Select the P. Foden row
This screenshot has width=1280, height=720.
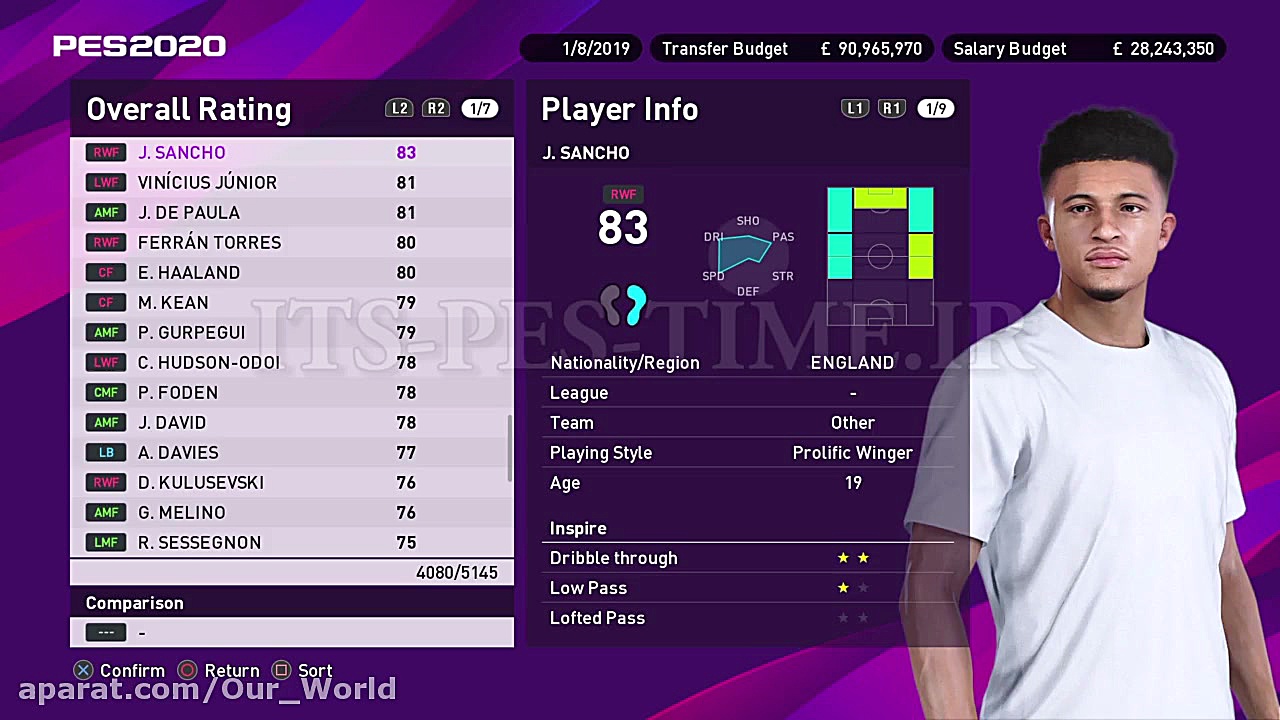tap(290, 392)
